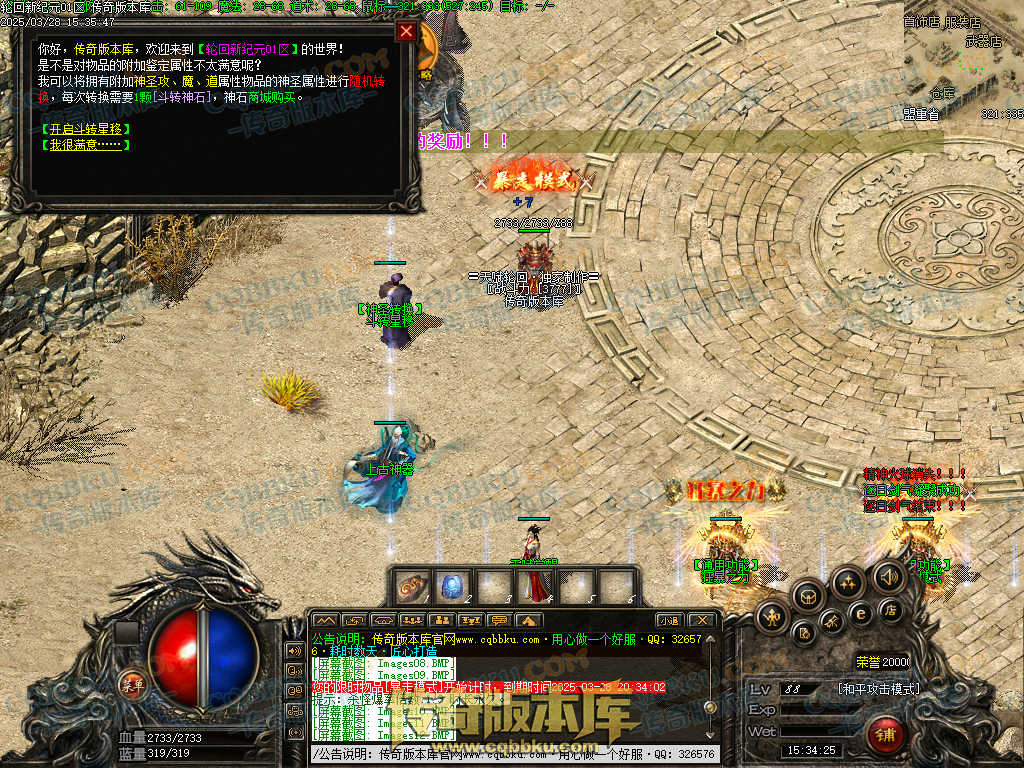1024x768 pixels.
Task: Toggle the sound speaker round button
Action: pos(888,575)
